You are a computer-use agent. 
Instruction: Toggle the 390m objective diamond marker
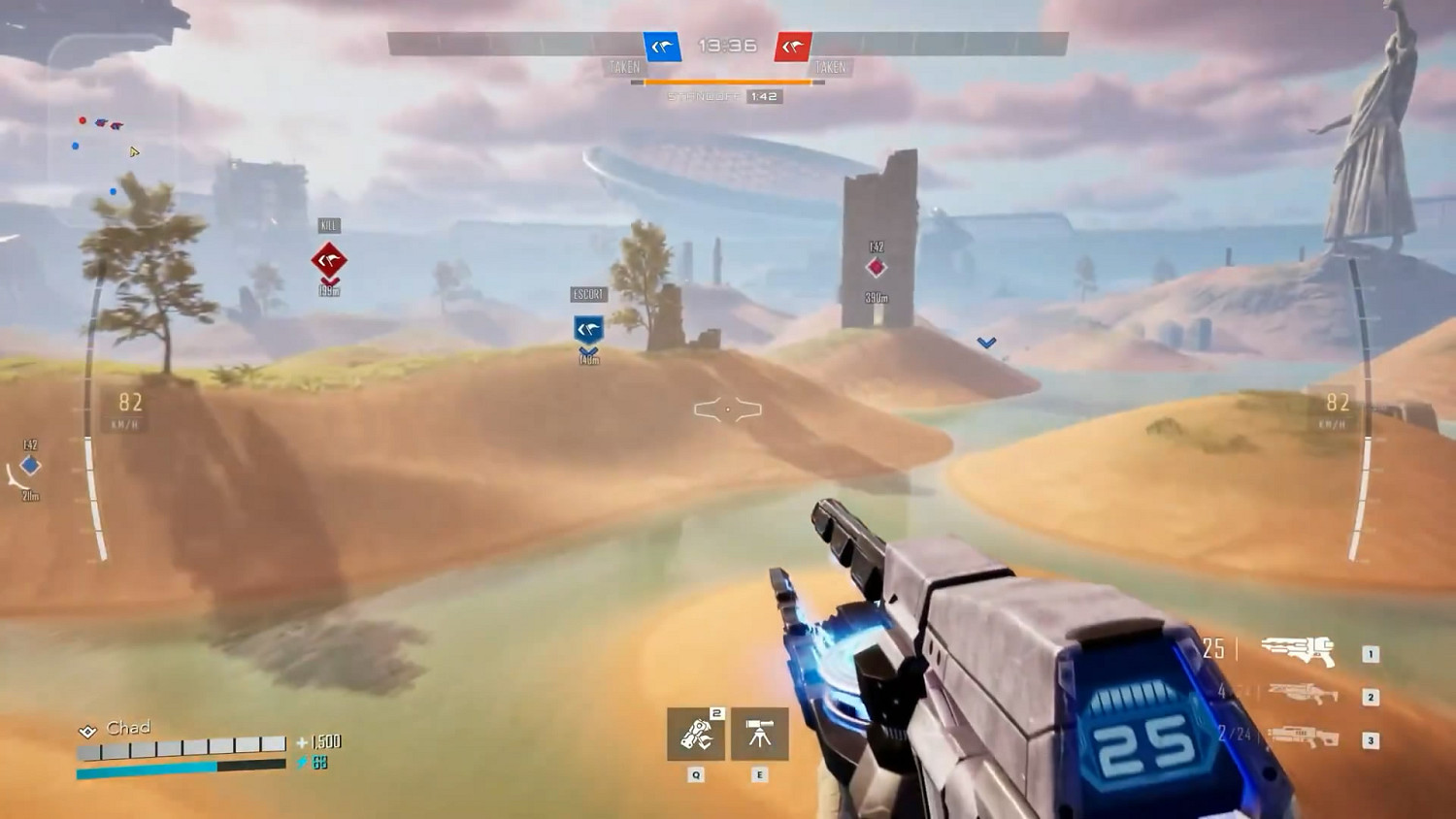tap(877, 270)
